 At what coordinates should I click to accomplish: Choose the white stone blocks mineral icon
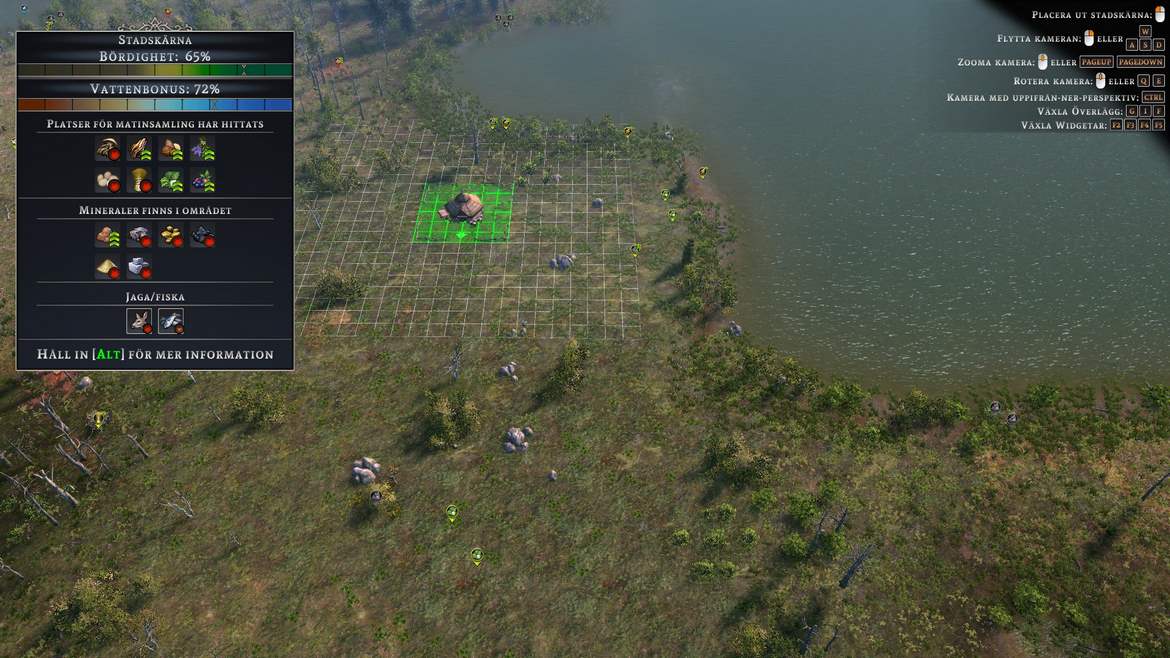[x=139, y=267]
